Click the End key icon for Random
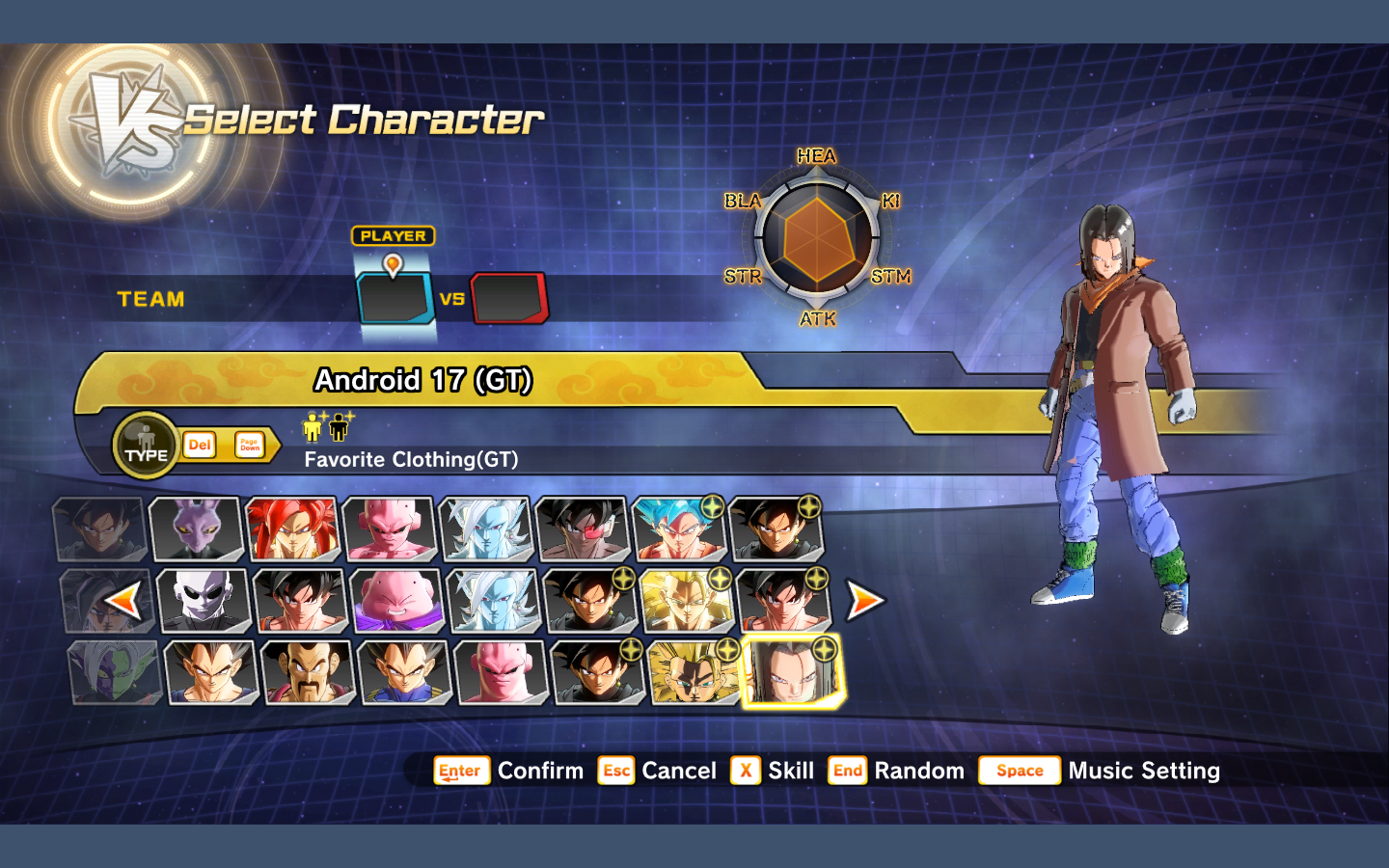This screenshot has width=1389, height=868. click(x=848, y=771)
